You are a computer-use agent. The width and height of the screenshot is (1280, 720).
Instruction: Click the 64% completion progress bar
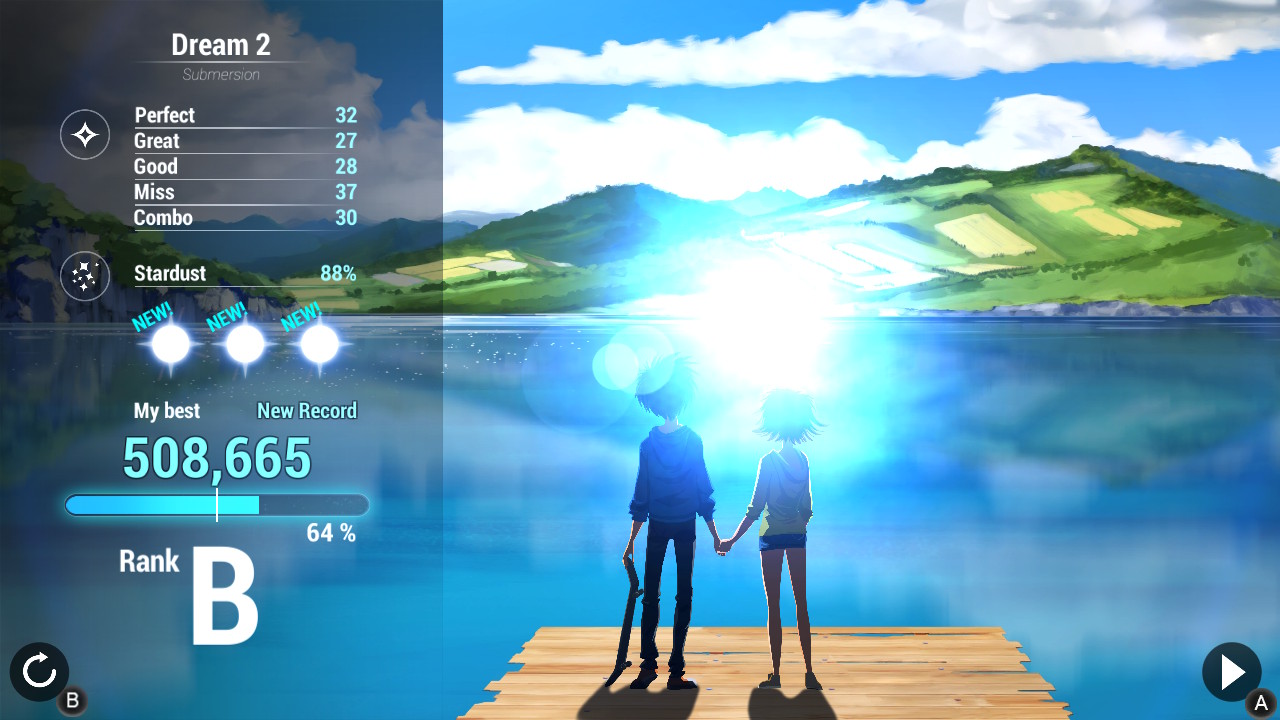point(217,505)
